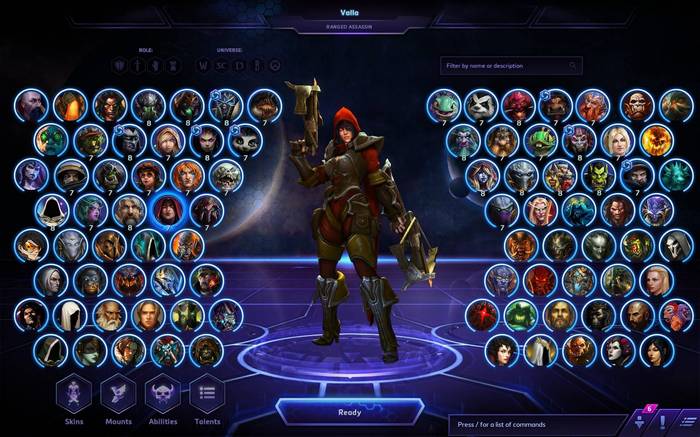Open the Mounts selection

[x=118, y=393]
